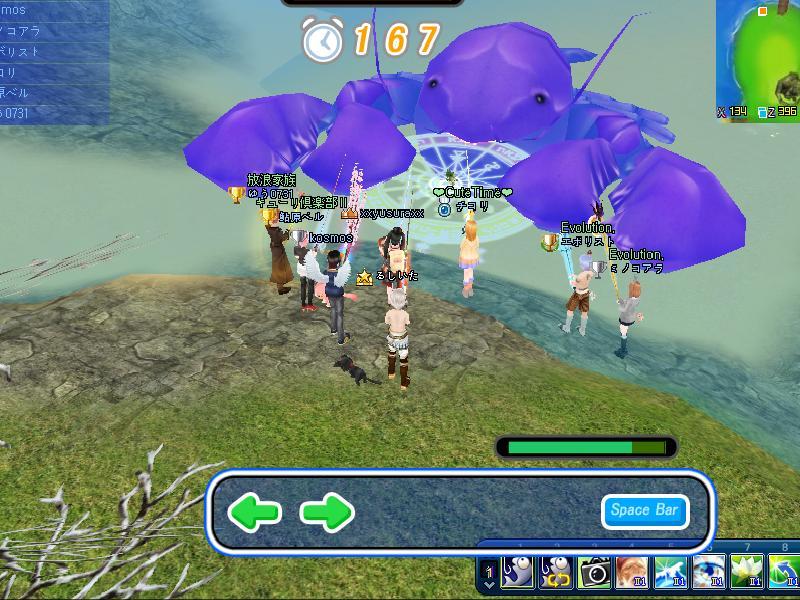Click the left green arrow button
Screen dimensions: 800x600
click(x=254, y=513)
